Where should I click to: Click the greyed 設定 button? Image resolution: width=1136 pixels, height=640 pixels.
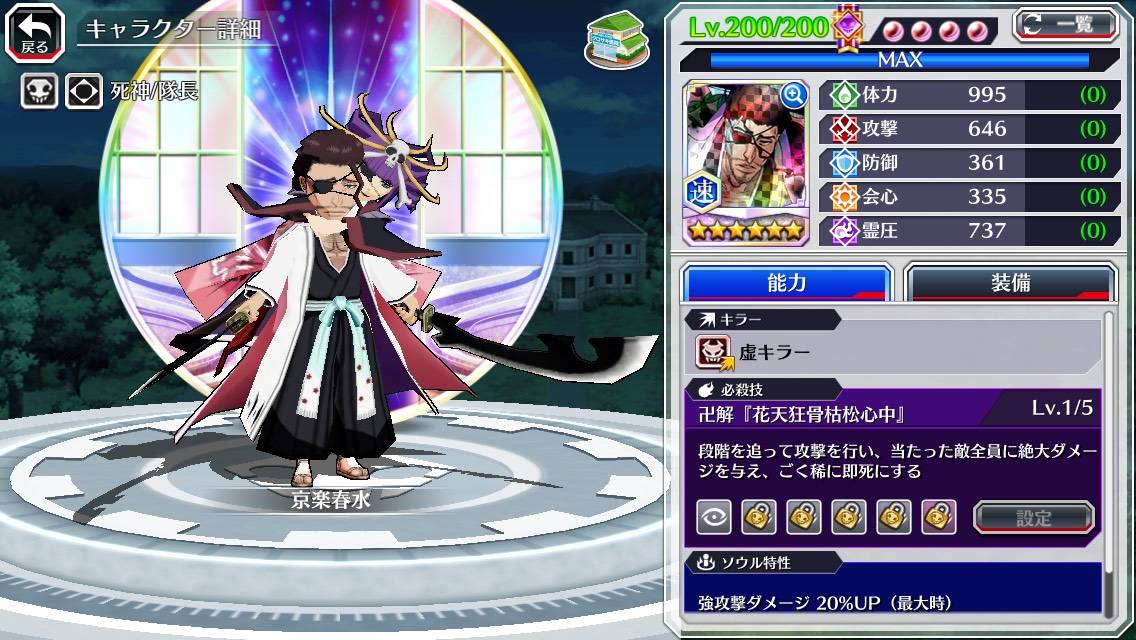pos(1033,518)
